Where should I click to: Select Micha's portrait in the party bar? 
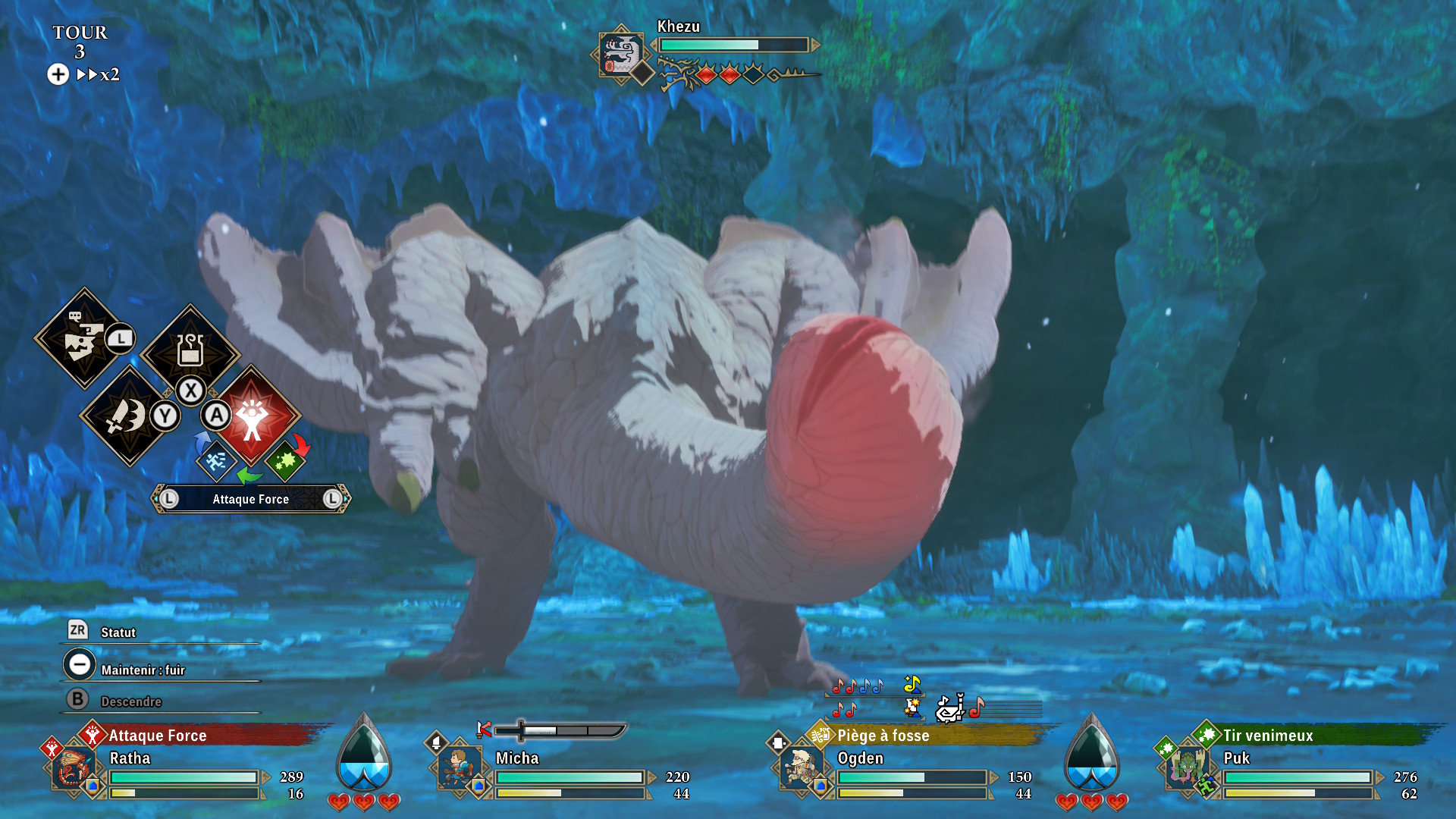point(459,769)
